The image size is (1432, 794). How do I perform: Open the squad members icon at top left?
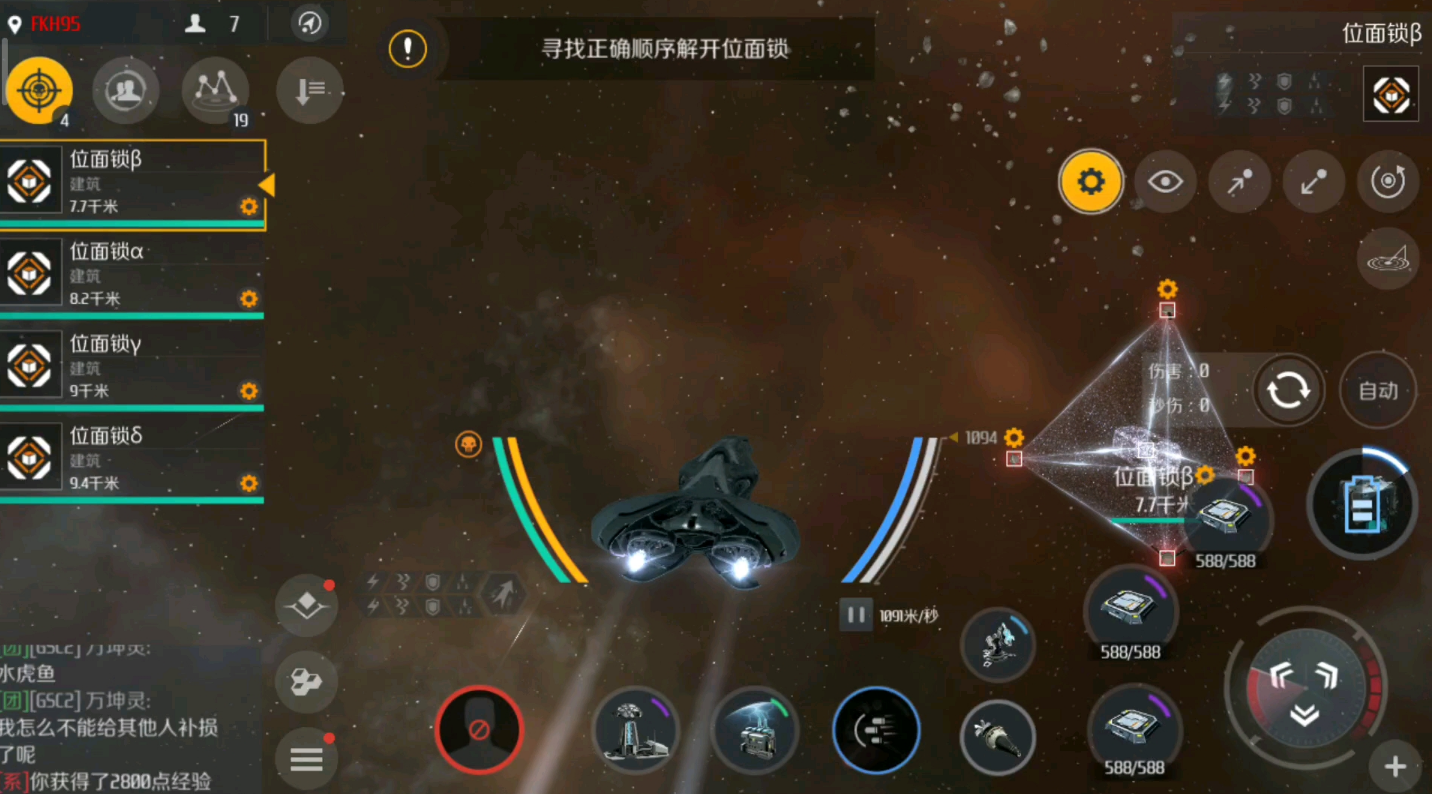126,90
